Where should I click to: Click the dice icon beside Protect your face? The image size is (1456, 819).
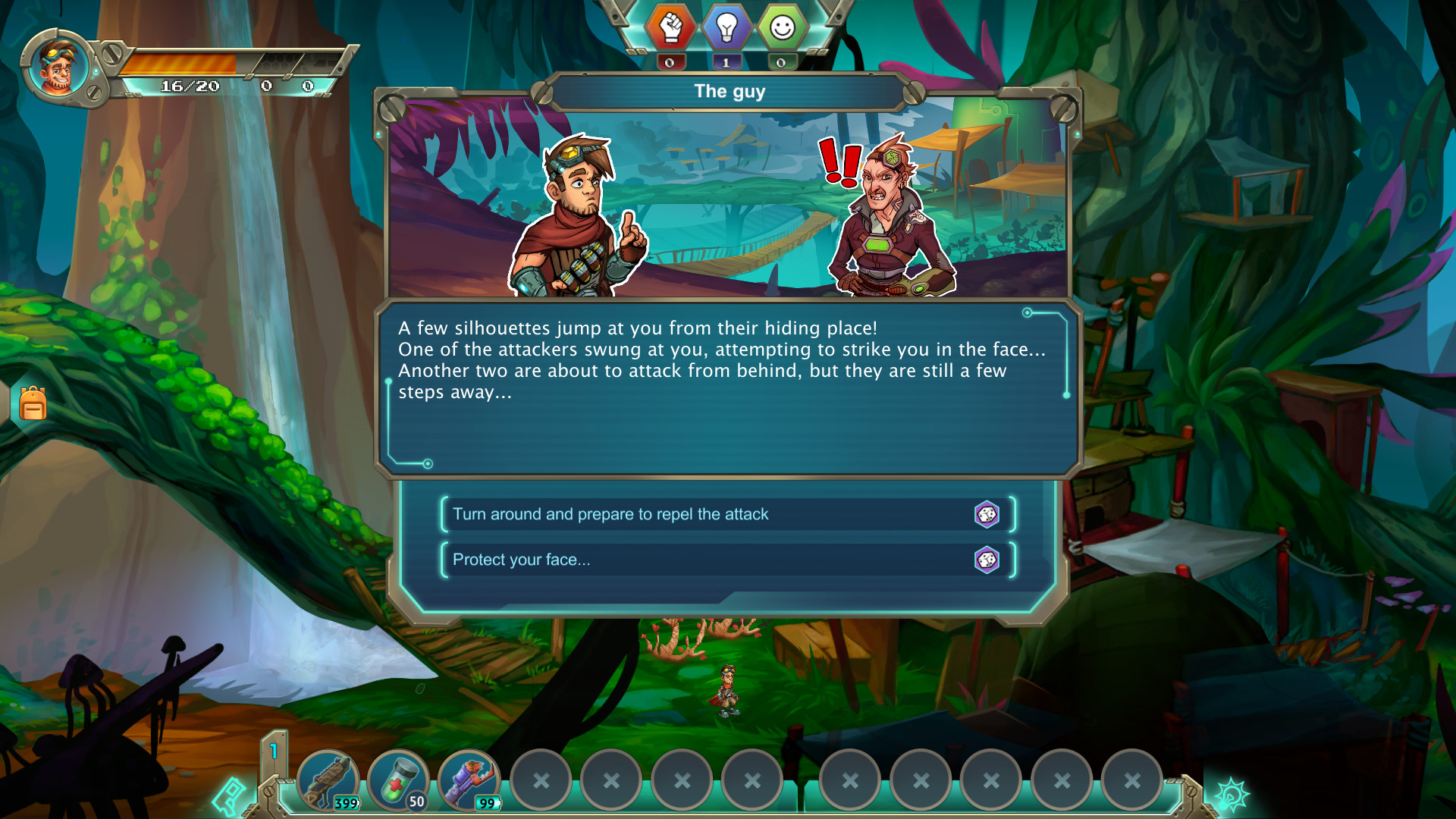click(x=988, y=560)
